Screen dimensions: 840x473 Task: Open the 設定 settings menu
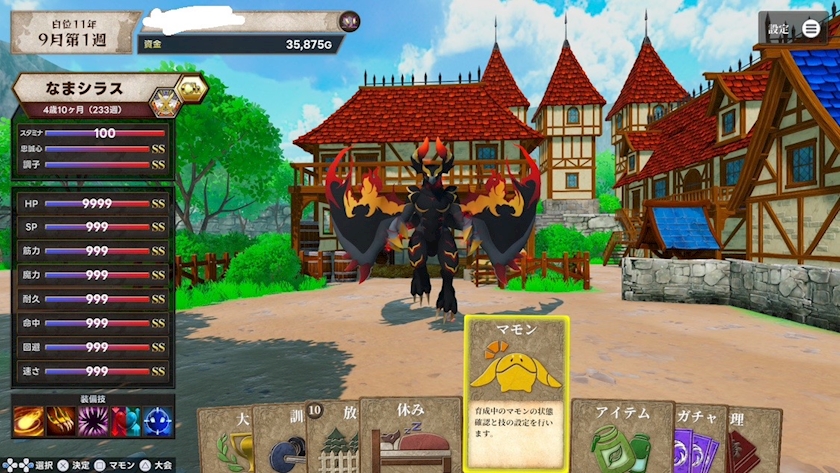[793, 29]
